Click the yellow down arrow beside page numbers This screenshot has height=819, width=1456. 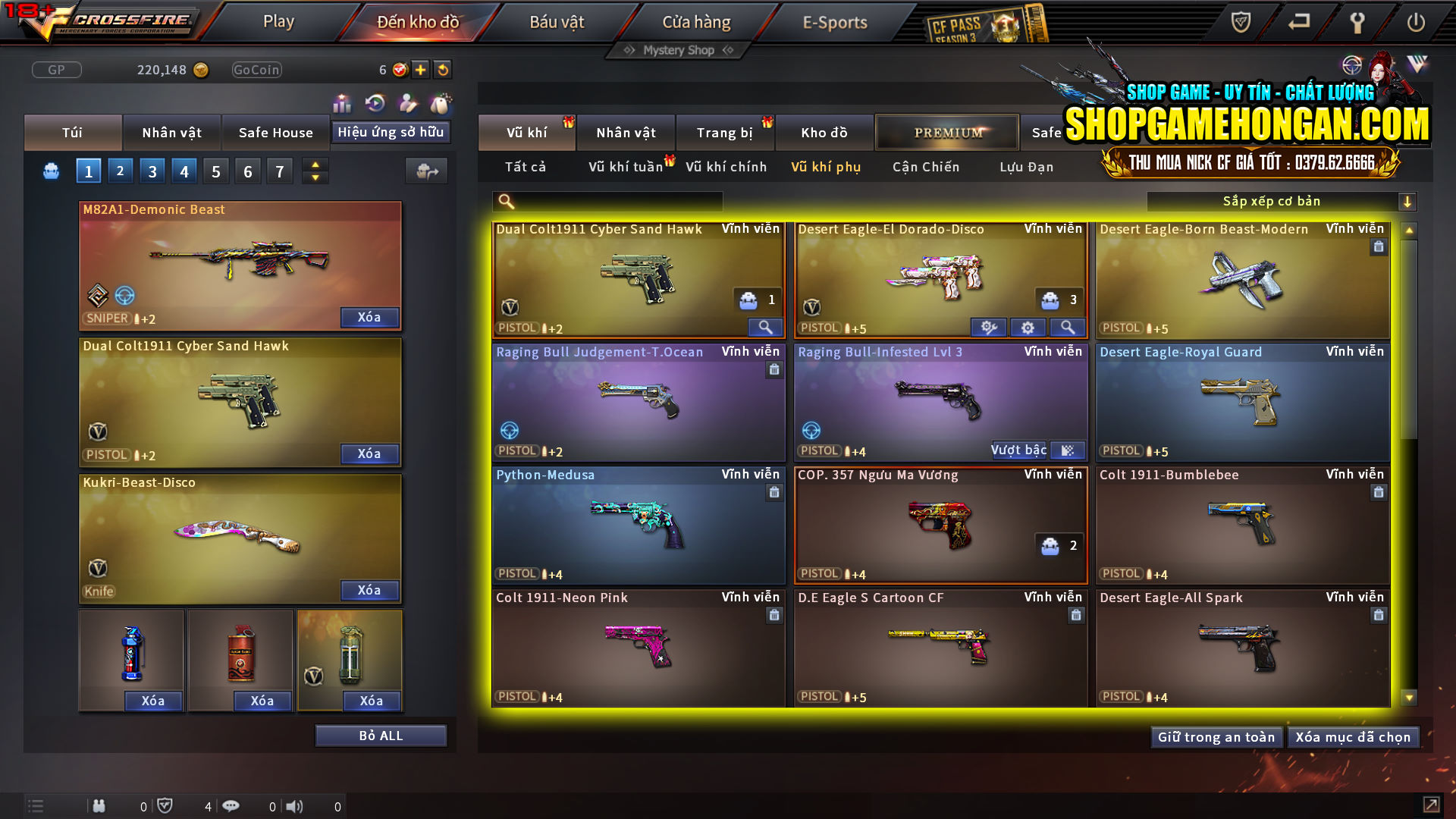pyautogui.click(x=315, y=177)
